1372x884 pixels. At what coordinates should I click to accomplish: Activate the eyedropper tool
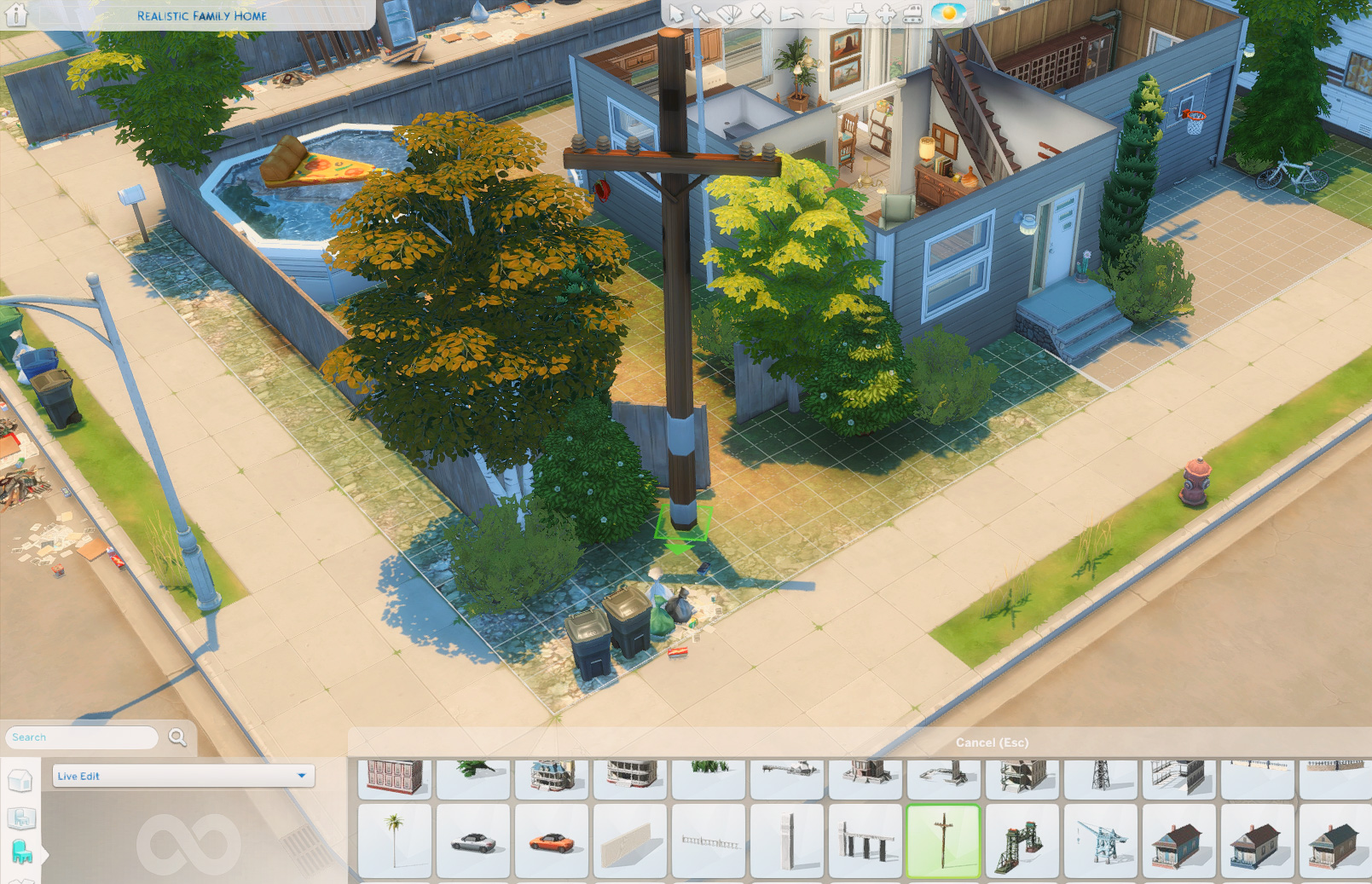[x=701, y=14]
